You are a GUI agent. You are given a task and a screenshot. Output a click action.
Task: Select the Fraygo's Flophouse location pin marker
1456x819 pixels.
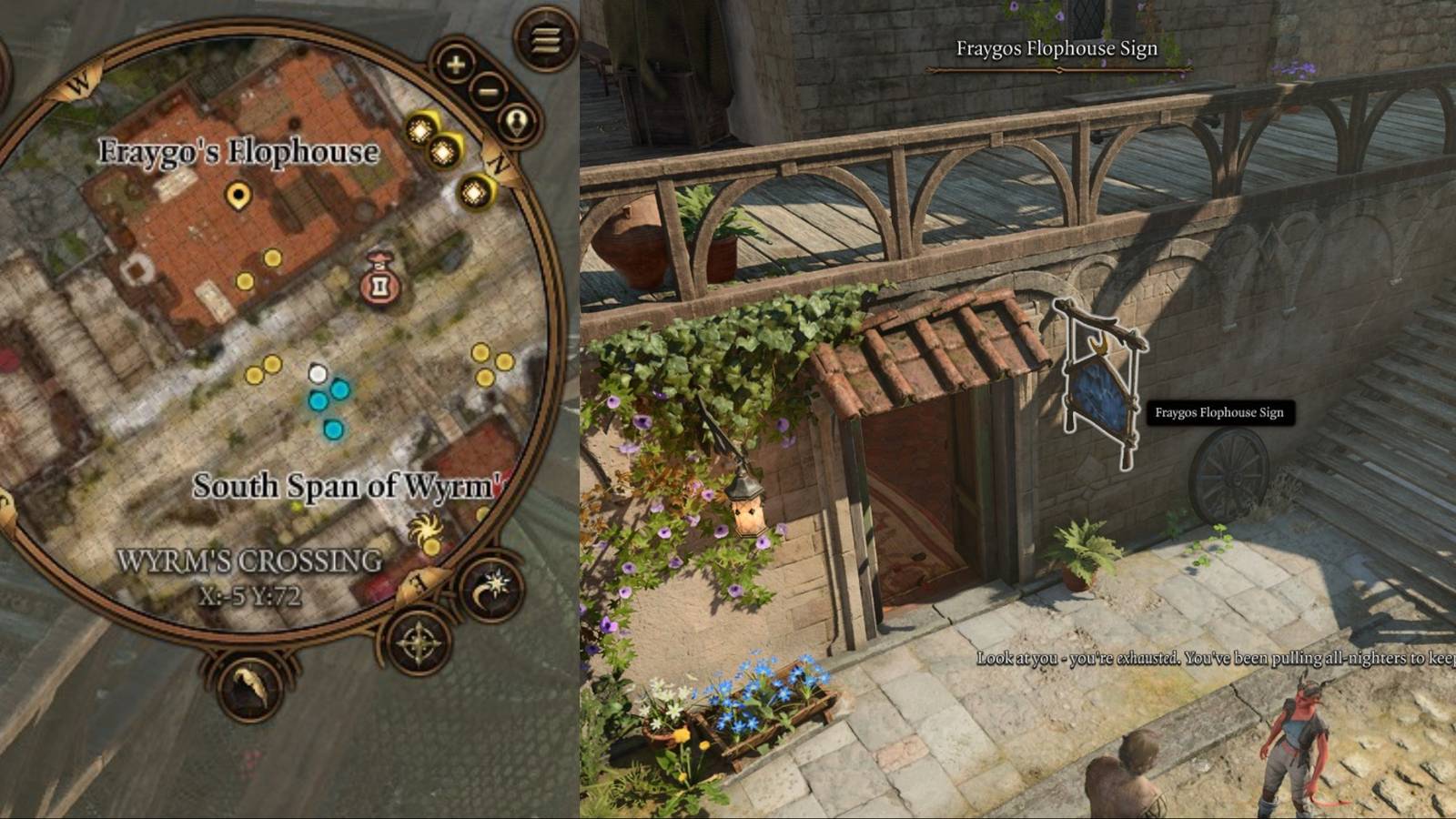(238, 194)
